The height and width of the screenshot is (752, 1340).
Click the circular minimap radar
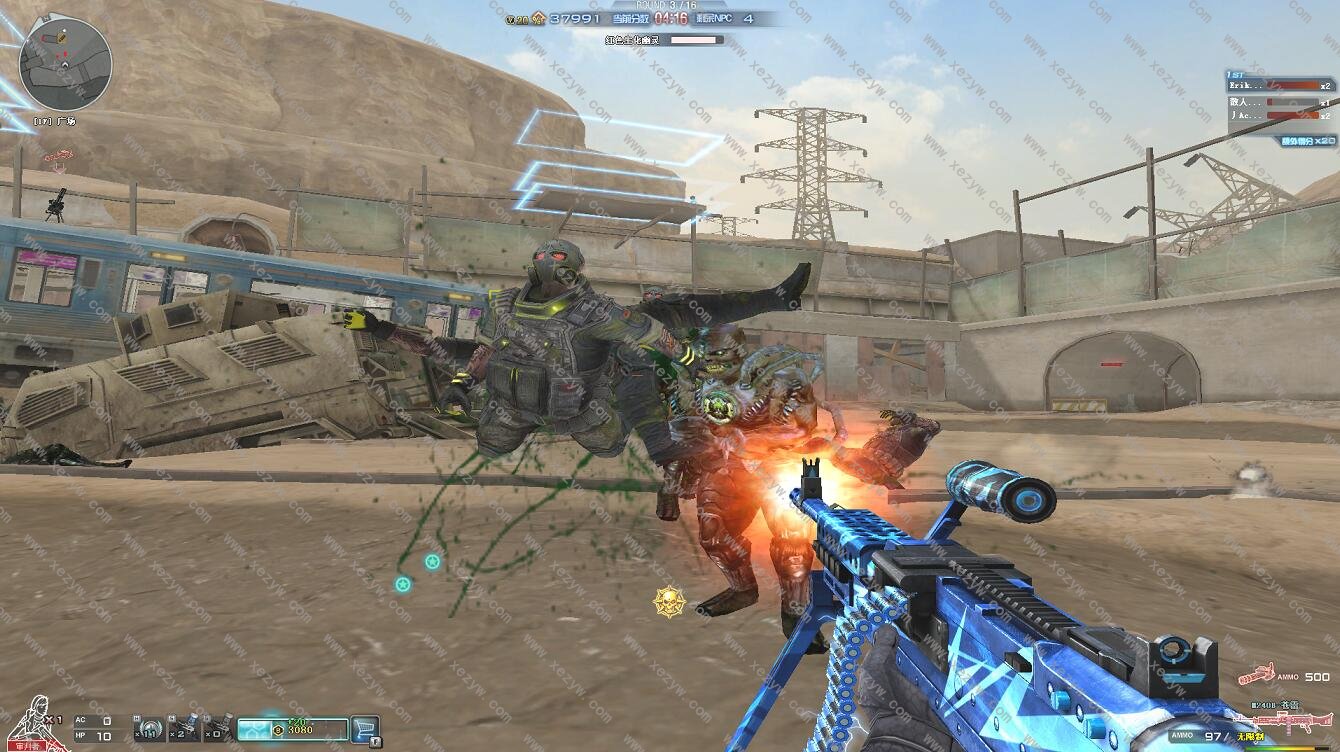coord(65,65)
